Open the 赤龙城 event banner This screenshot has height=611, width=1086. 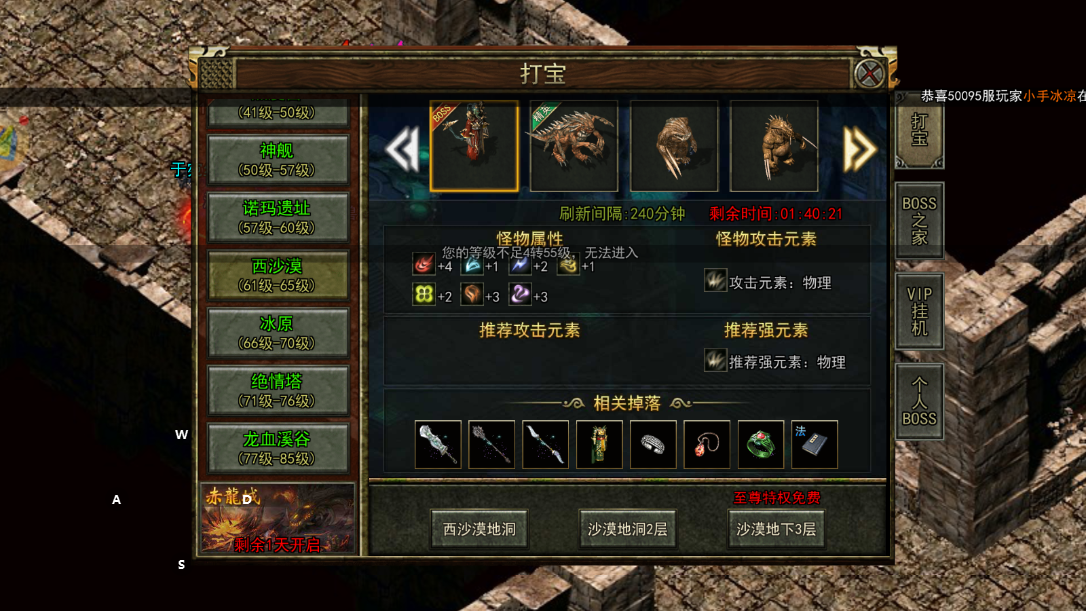pyautogui.click(x=277, y=519)
